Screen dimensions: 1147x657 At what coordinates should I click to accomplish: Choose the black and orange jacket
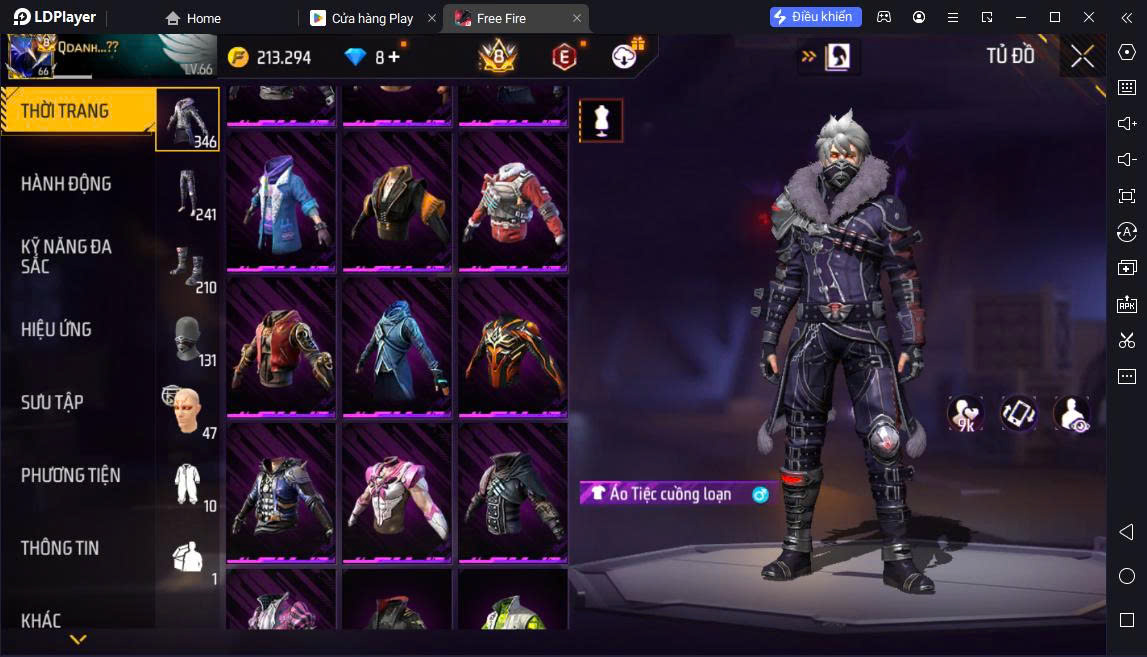397,201
